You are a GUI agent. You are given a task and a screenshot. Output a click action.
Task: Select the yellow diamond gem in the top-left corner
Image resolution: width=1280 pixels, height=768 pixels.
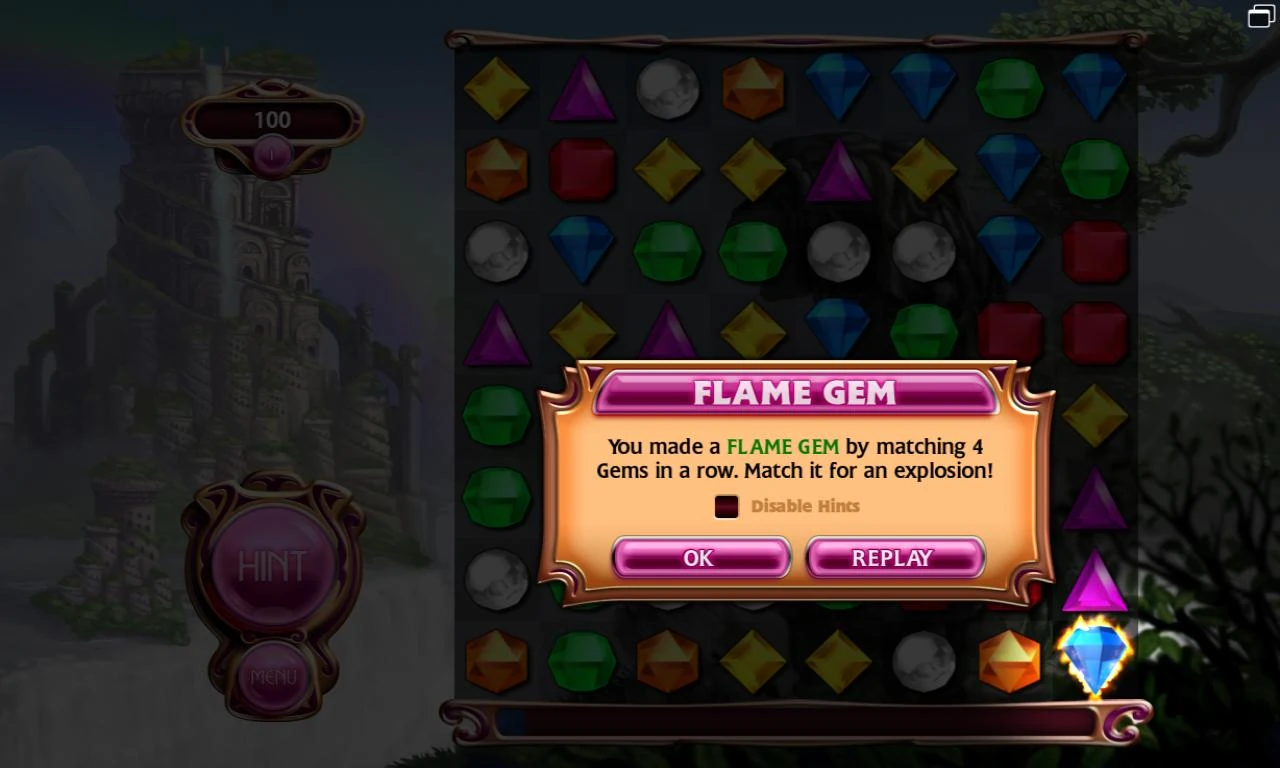point(498,89)
